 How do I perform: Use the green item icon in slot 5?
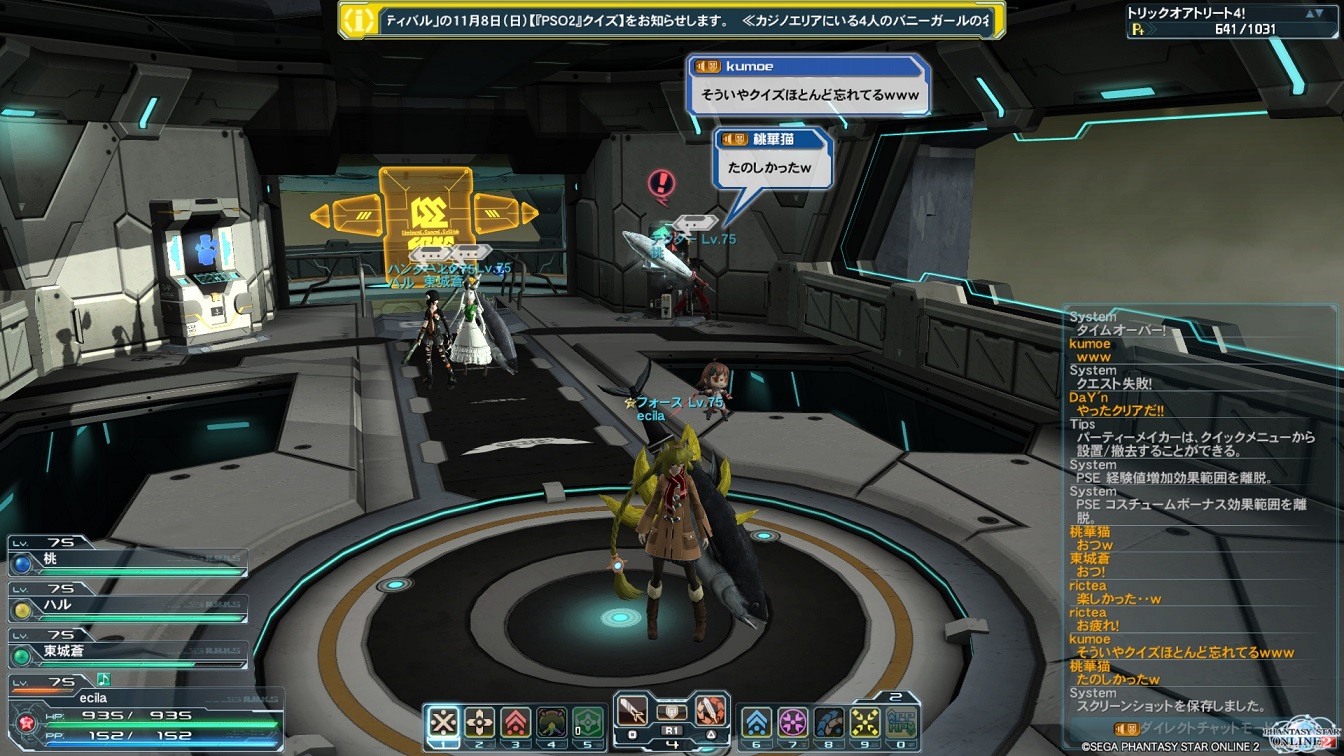pyautogui.click(x=588, y=722)
